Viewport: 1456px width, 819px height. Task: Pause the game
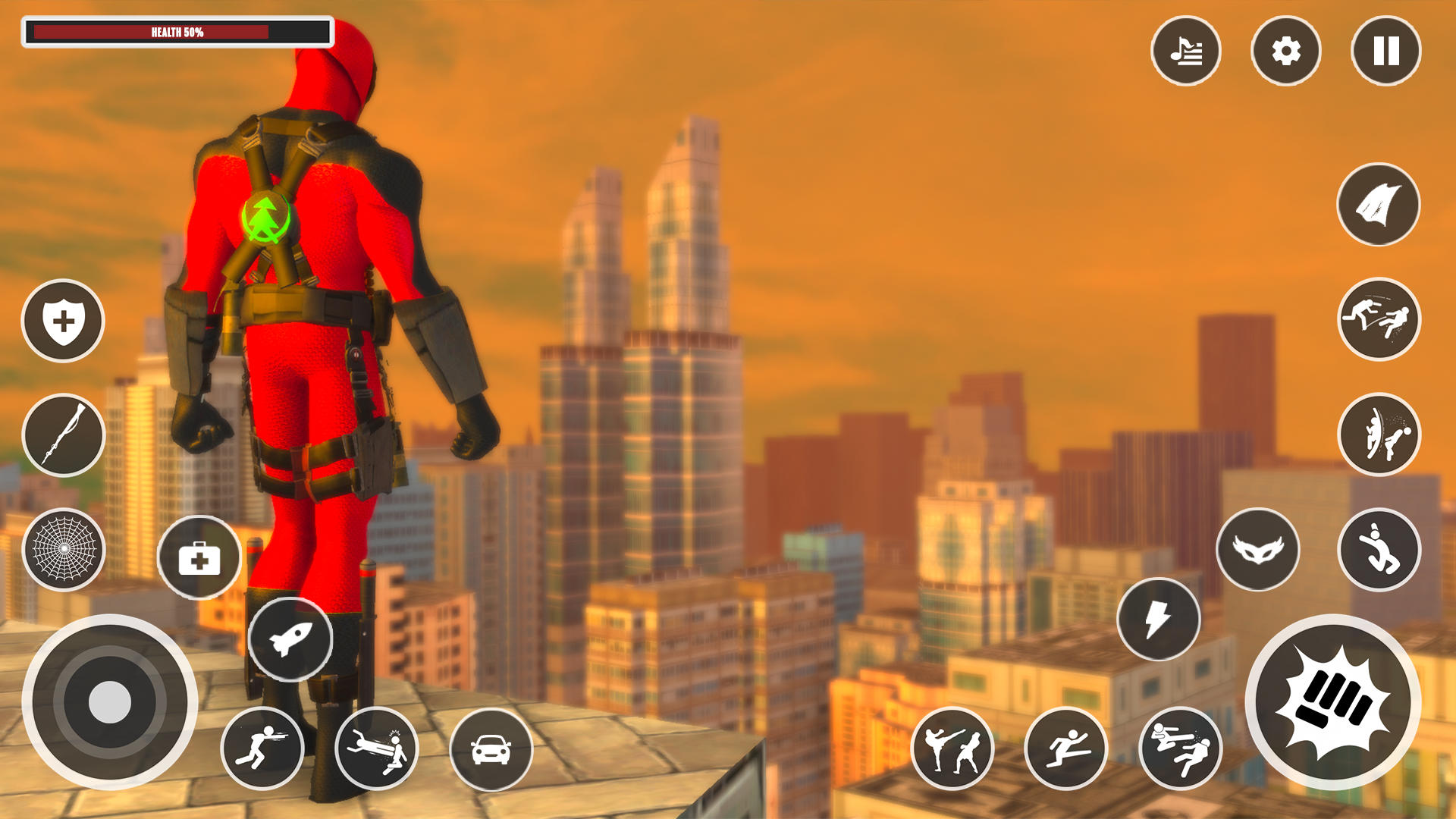coord(1385,51)
